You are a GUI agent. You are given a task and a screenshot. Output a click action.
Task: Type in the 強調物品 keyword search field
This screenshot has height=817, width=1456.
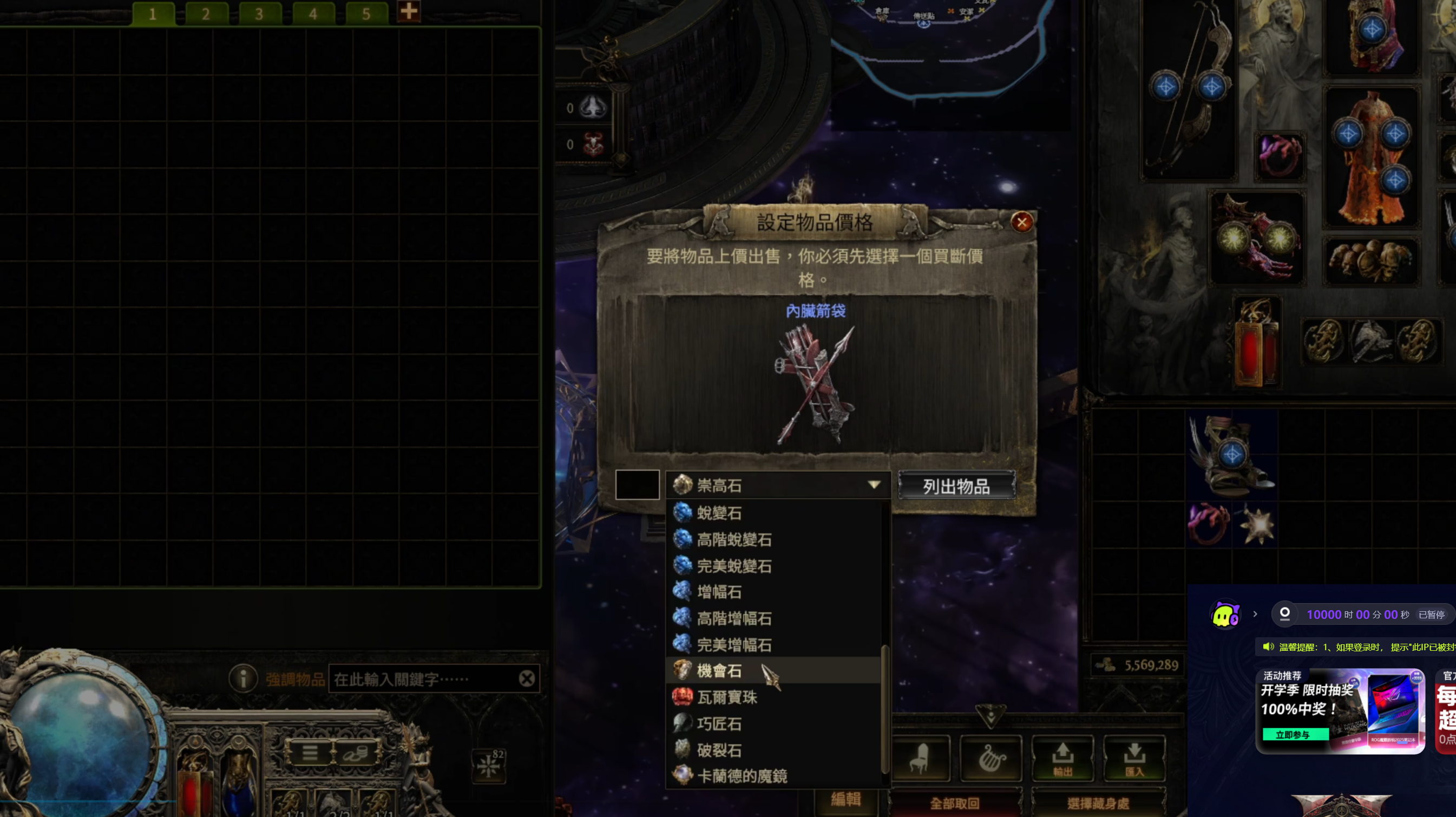pyautogui.click(x=424, y=679)
